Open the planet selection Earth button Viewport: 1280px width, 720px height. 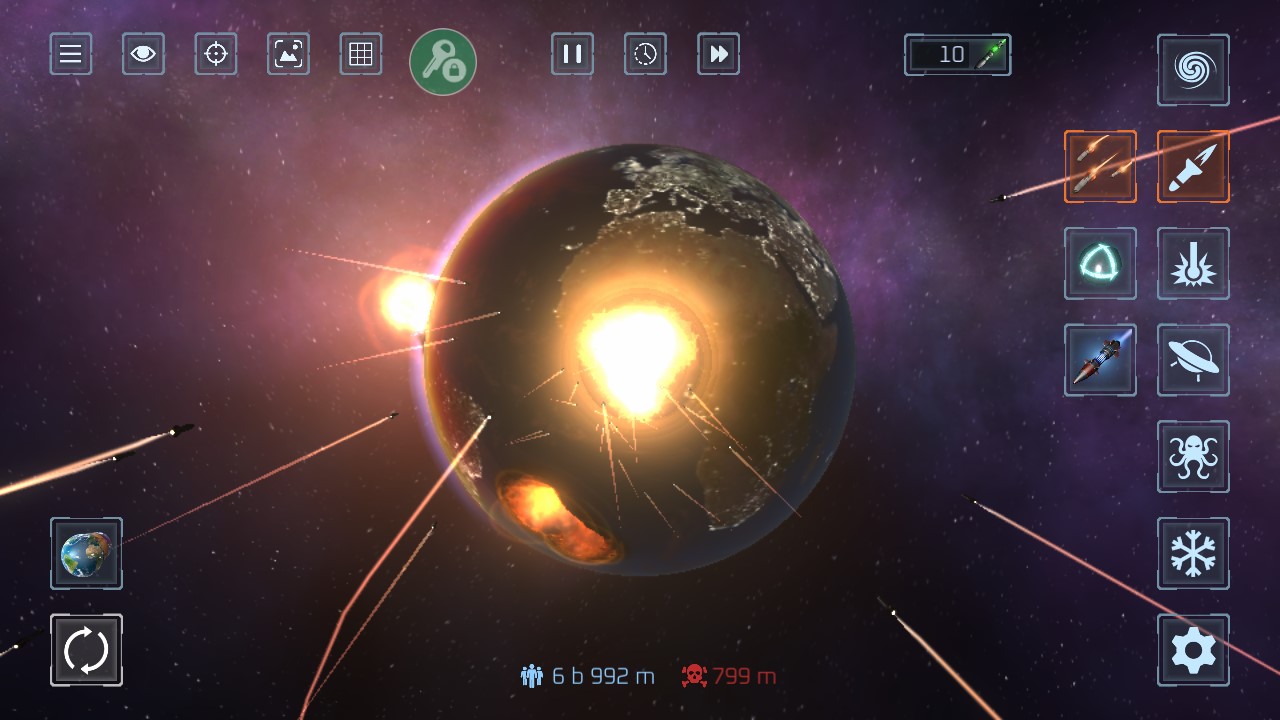[x=86, y=553]
